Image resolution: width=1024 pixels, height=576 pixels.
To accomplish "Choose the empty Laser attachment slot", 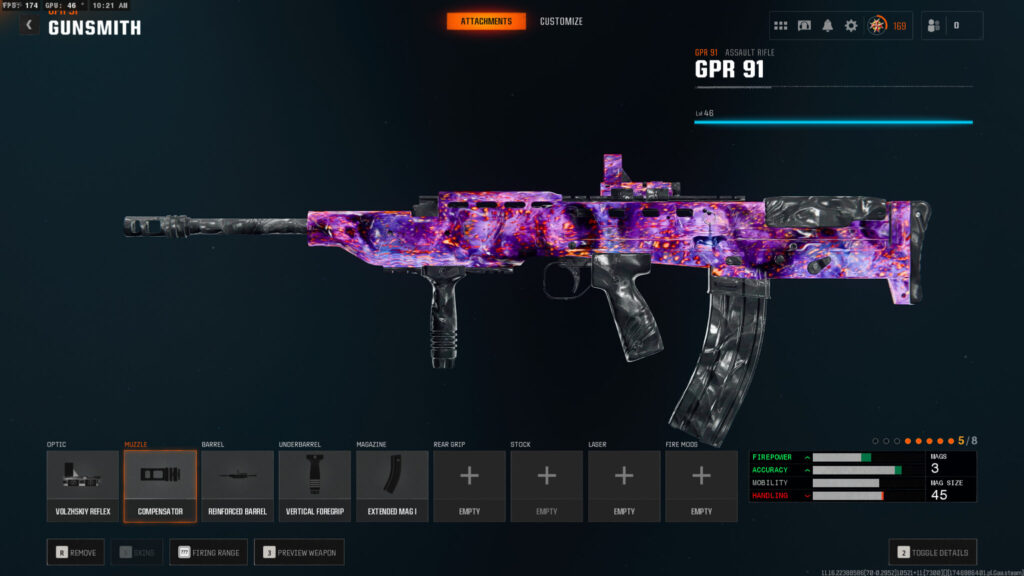I will pyautogui.click(x=624, y=485).
